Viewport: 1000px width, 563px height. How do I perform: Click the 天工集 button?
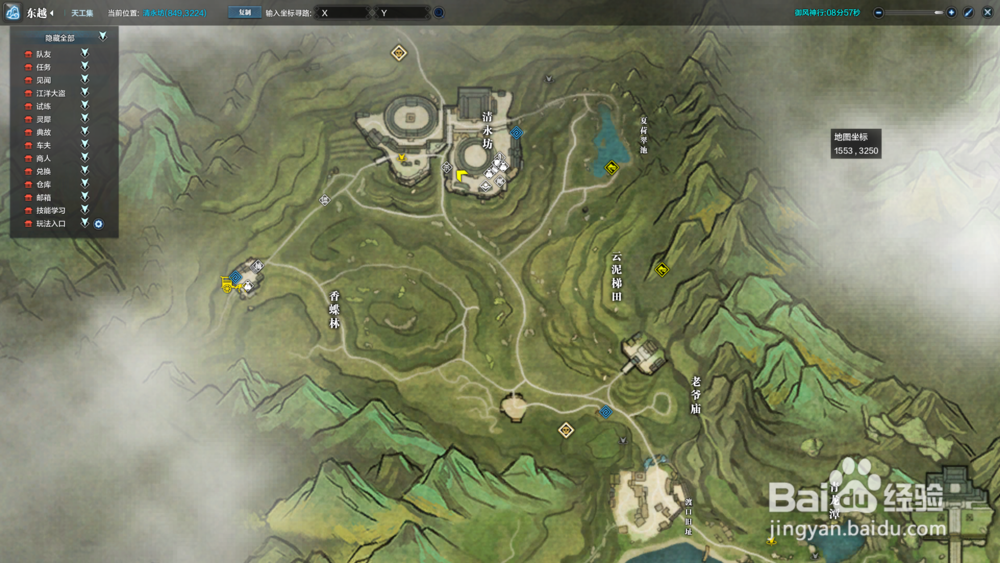click(82, 13)
